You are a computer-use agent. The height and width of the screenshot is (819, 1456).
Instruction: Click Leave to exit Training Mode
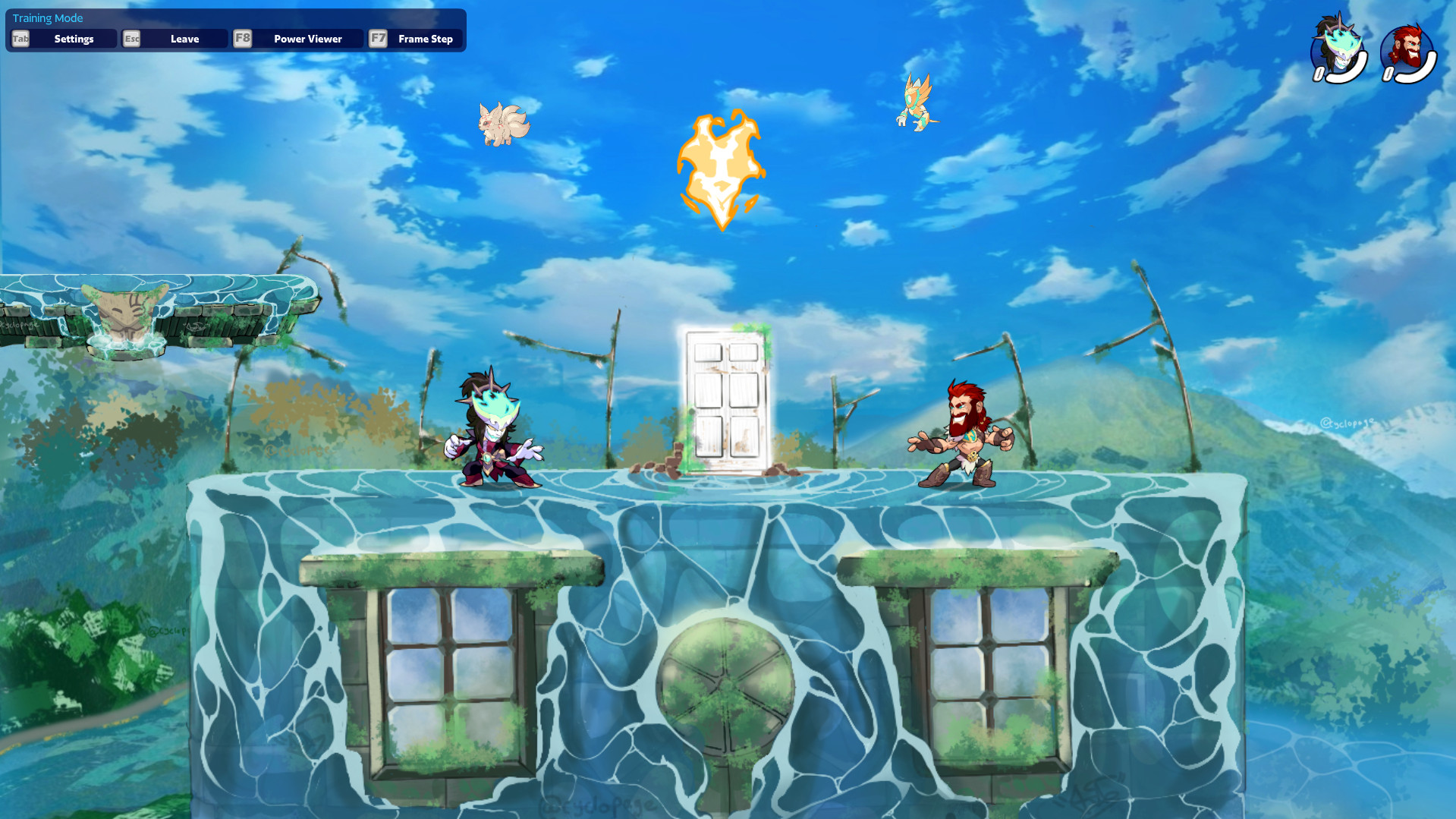coord(186,38)
